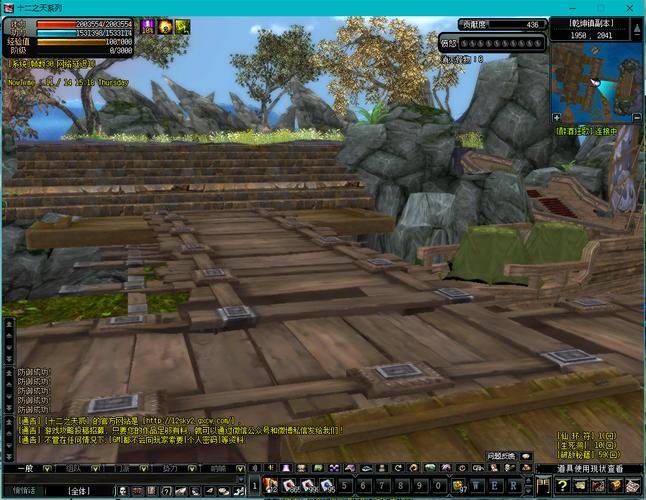Click the treasure chest icon in the bottom-right menu
646x500 pixels.
616,486
